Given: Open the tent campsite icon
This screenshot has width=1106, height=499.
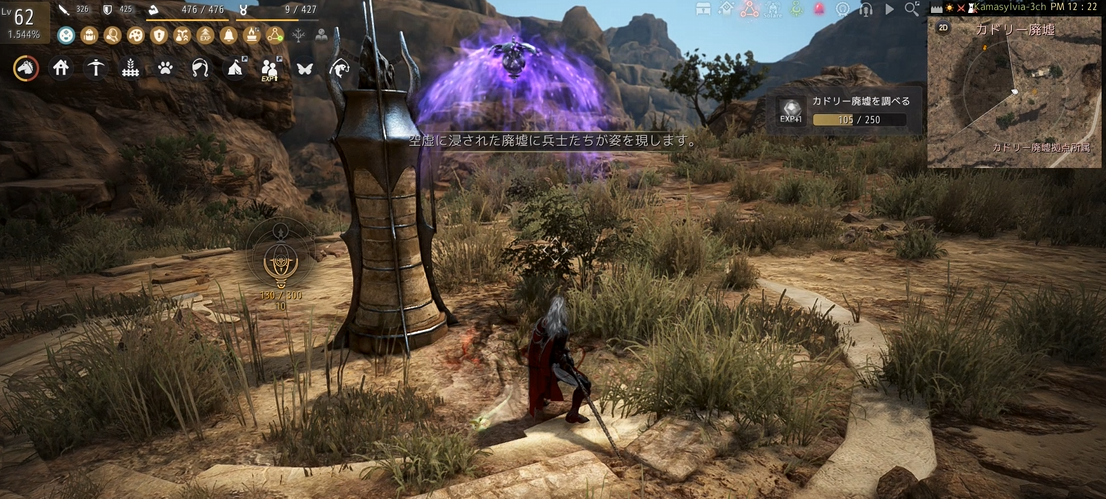Looking at the screenshot, I should (x=234, y=68).
